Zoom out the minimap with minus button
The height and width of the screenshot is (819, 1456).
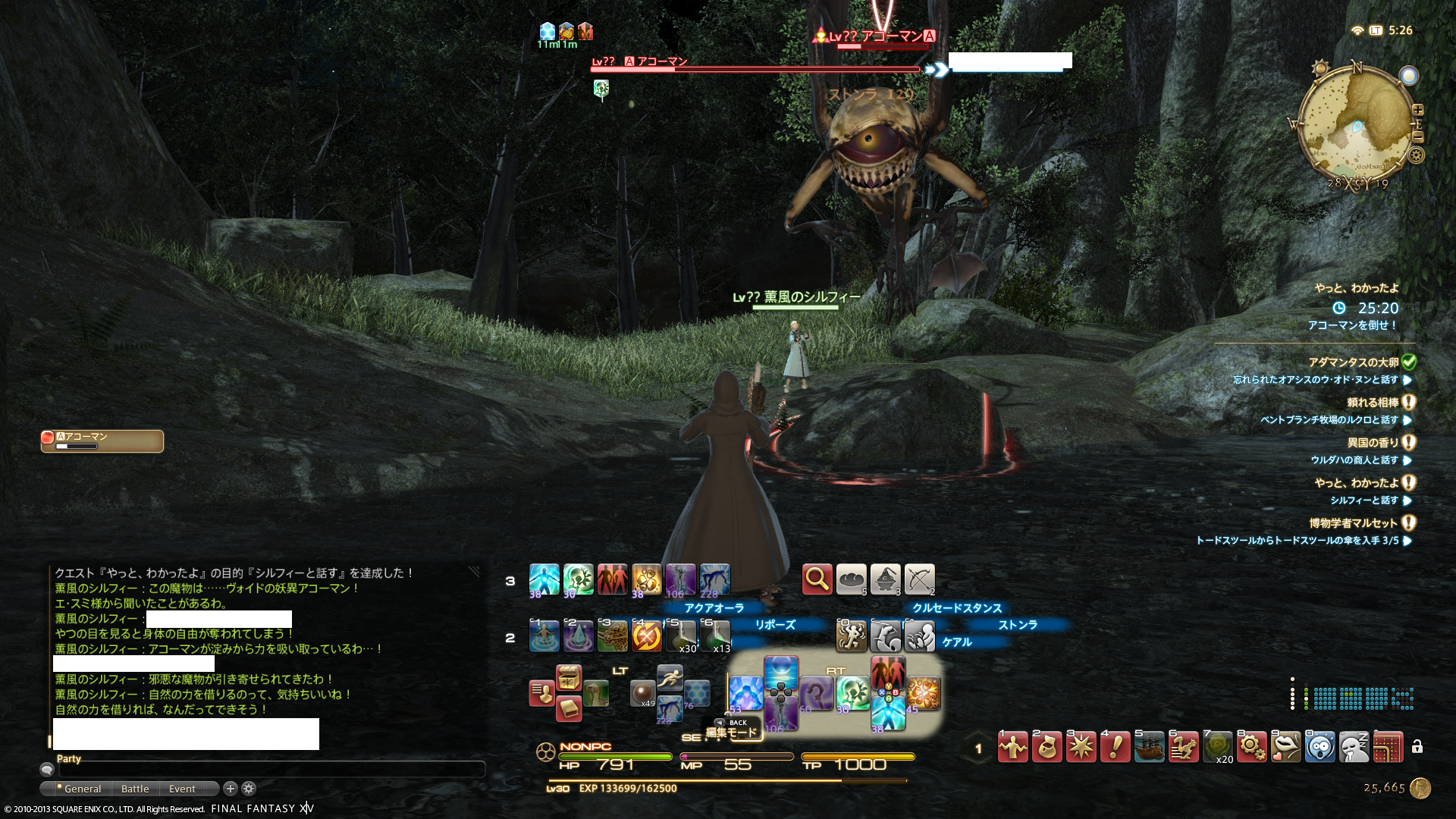[1417, 136]
